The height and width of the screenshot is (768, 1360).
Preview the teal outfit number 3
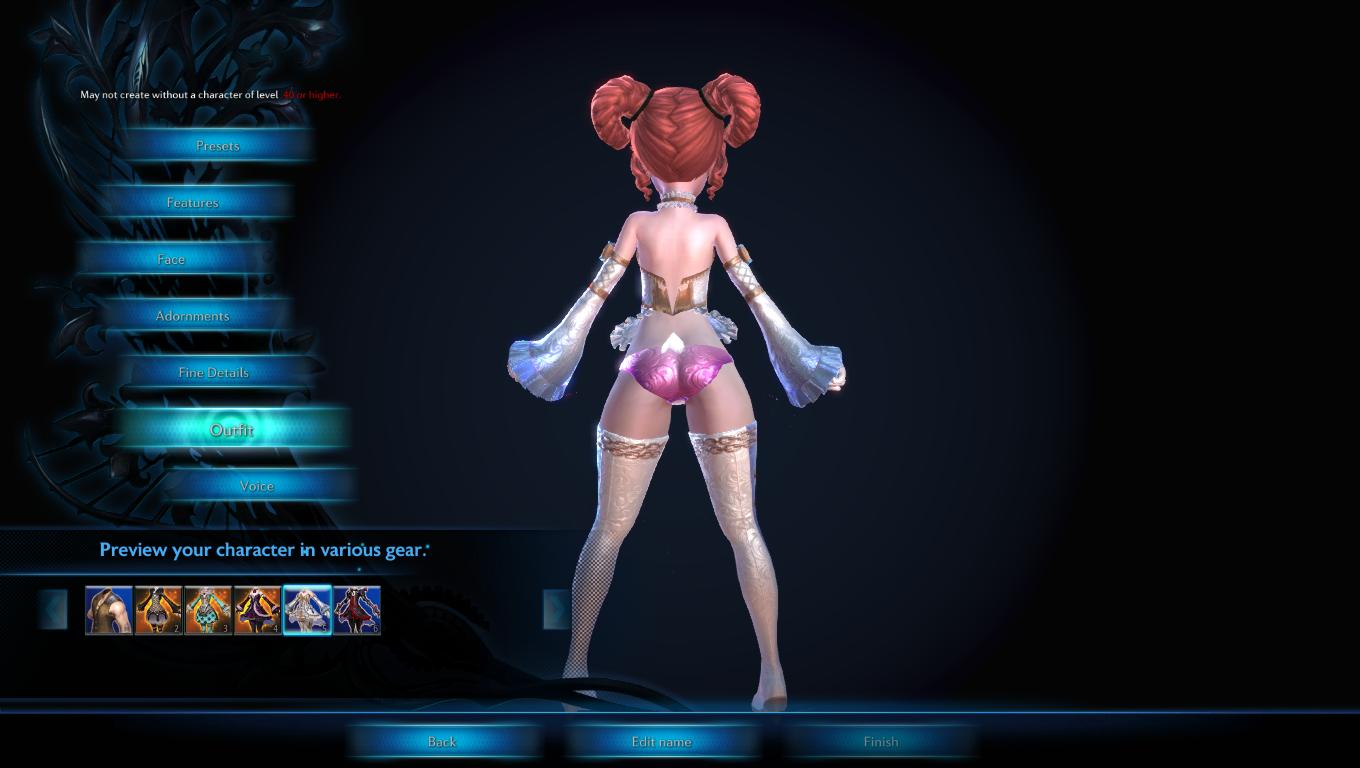[208, 610]
